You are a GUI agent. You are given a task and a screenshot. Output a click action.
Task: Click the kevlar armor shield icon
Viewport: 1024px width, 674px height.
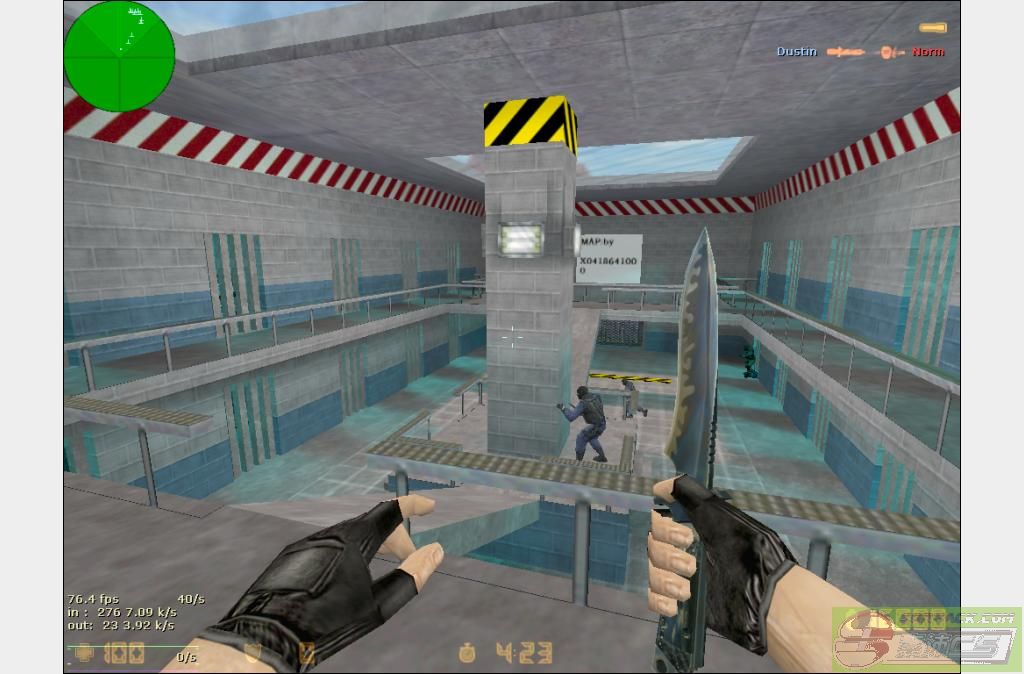pos(255,653)
